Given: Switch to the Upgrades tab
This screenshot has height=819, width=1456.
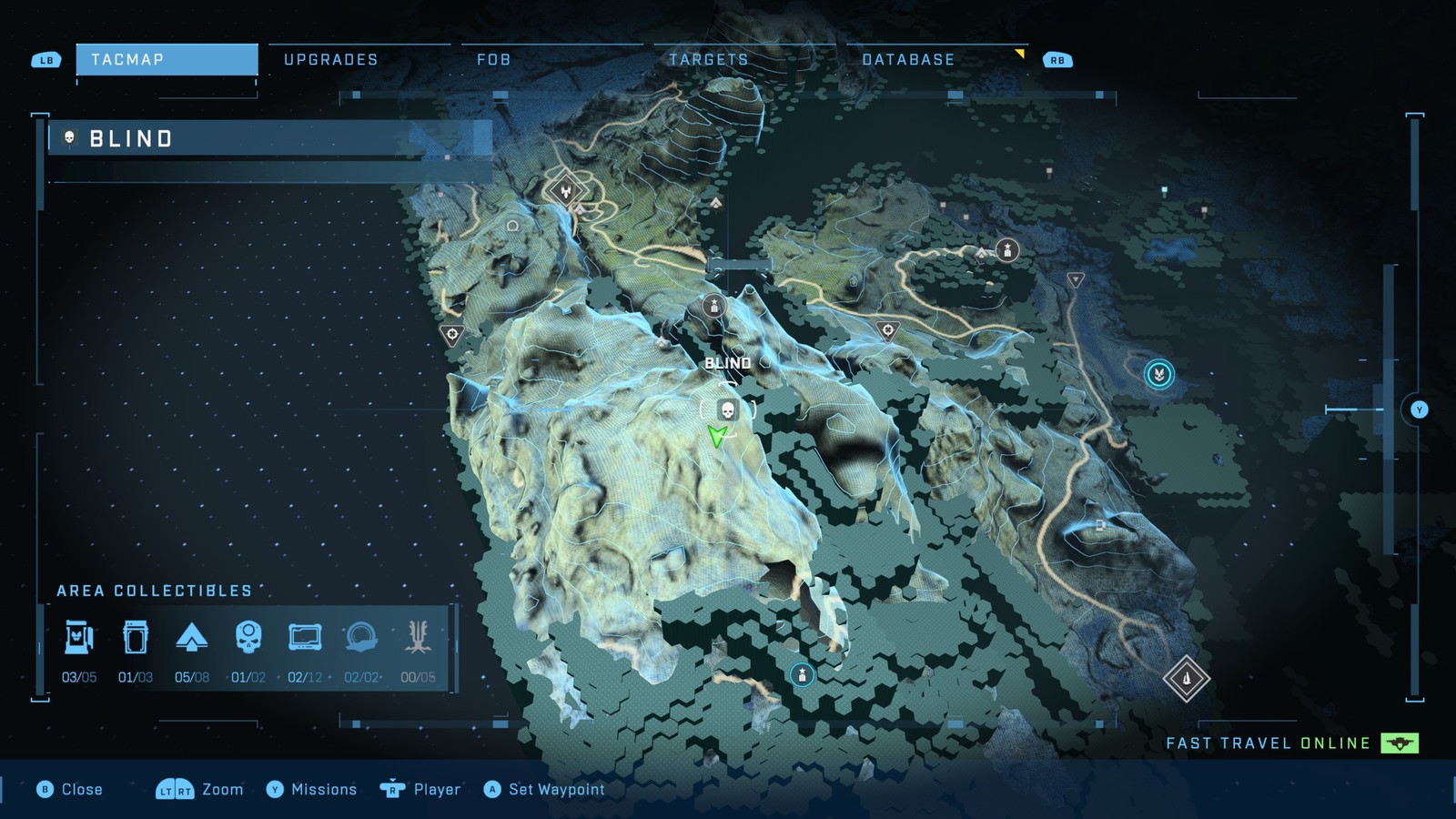Looking at the screenshot, I should (330, 60).
